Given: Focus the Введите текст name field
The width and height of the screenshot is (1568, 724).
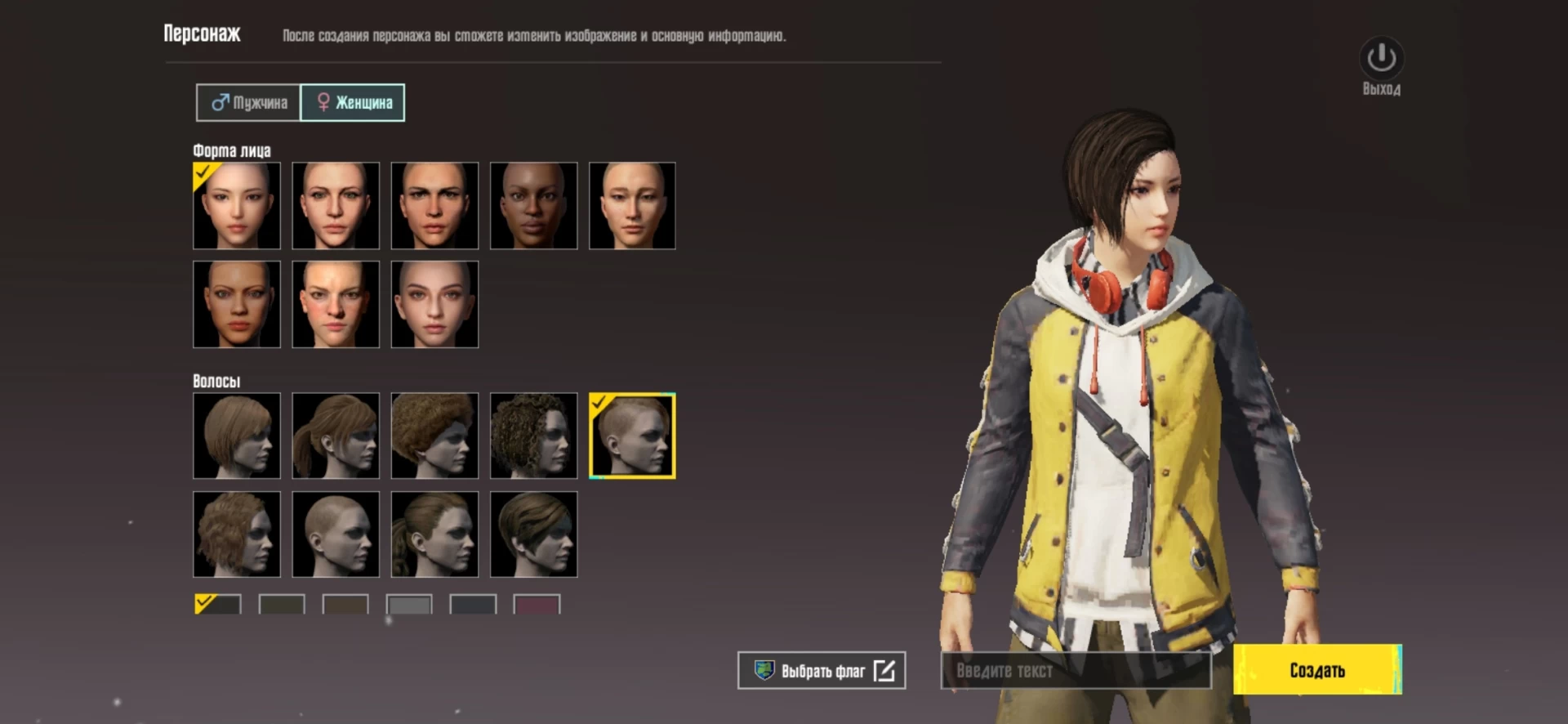Looking at the screenshot, I should pyautogui.click(x=1075, y=671).
